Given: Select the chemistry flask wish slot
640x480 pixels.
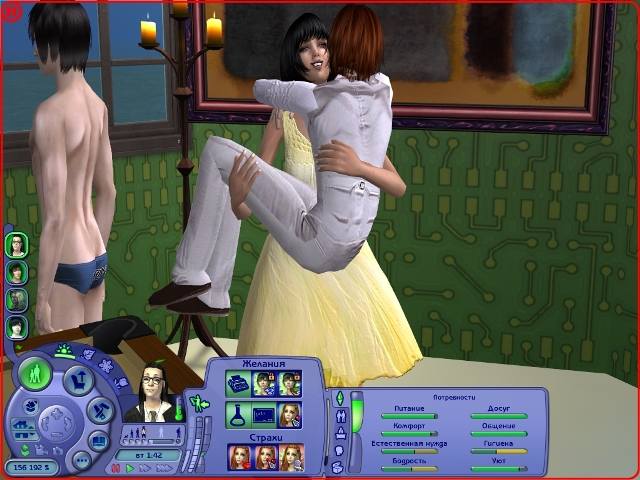Looking at the screenshot, I should [238, 414].
